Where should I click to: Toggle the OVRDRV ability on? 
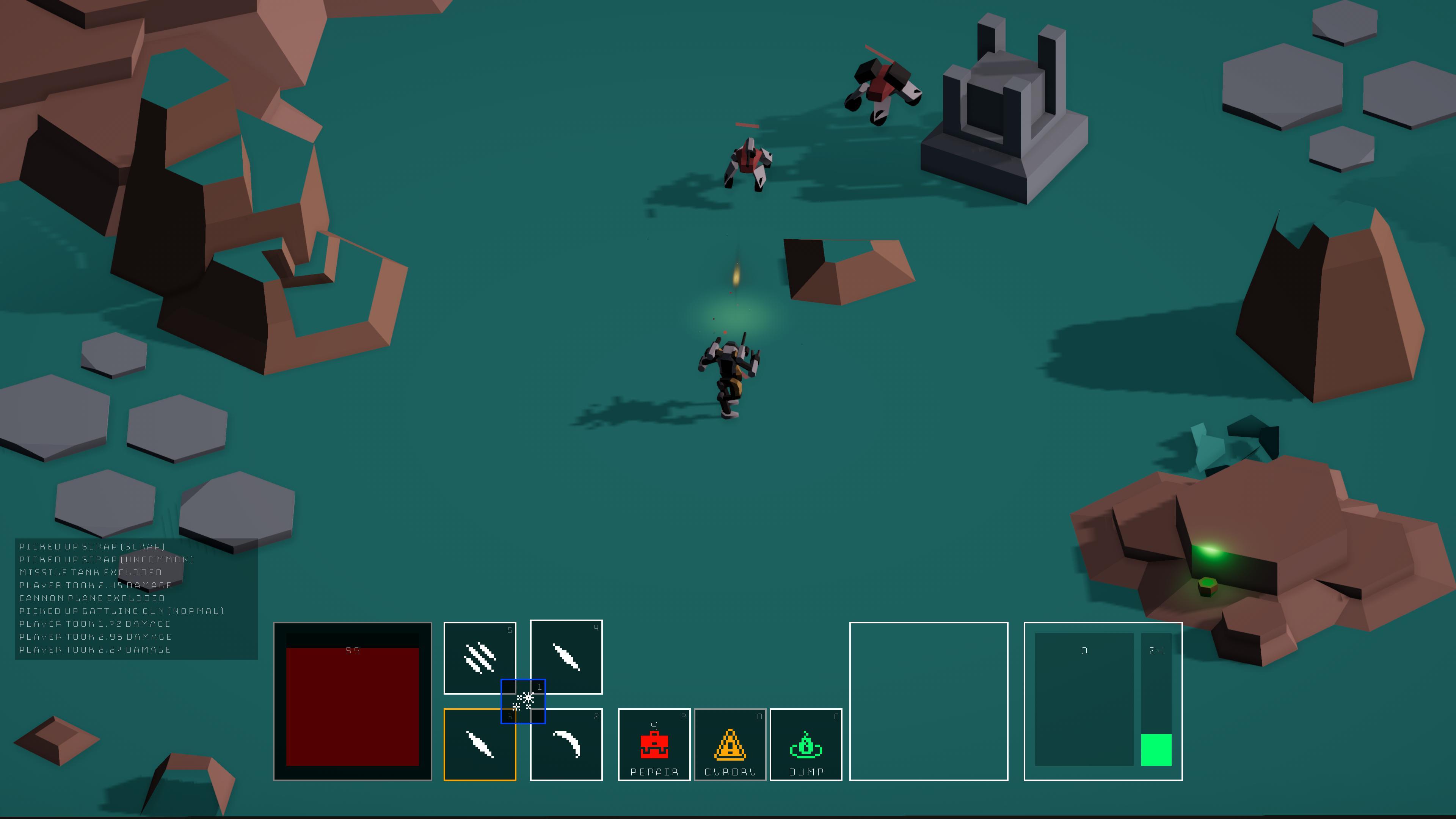(729, 745)
